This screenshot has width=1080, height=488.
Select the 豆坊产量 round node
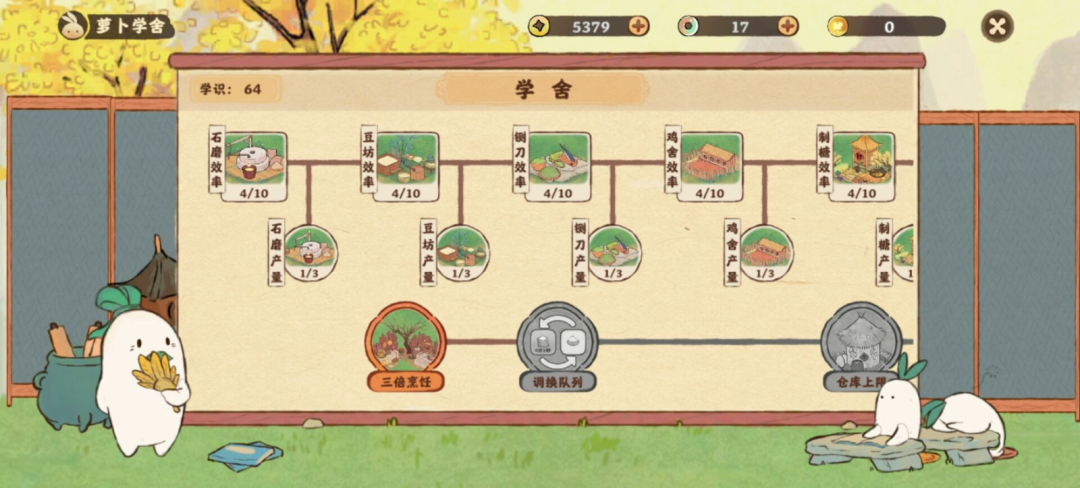click(462, 252)
